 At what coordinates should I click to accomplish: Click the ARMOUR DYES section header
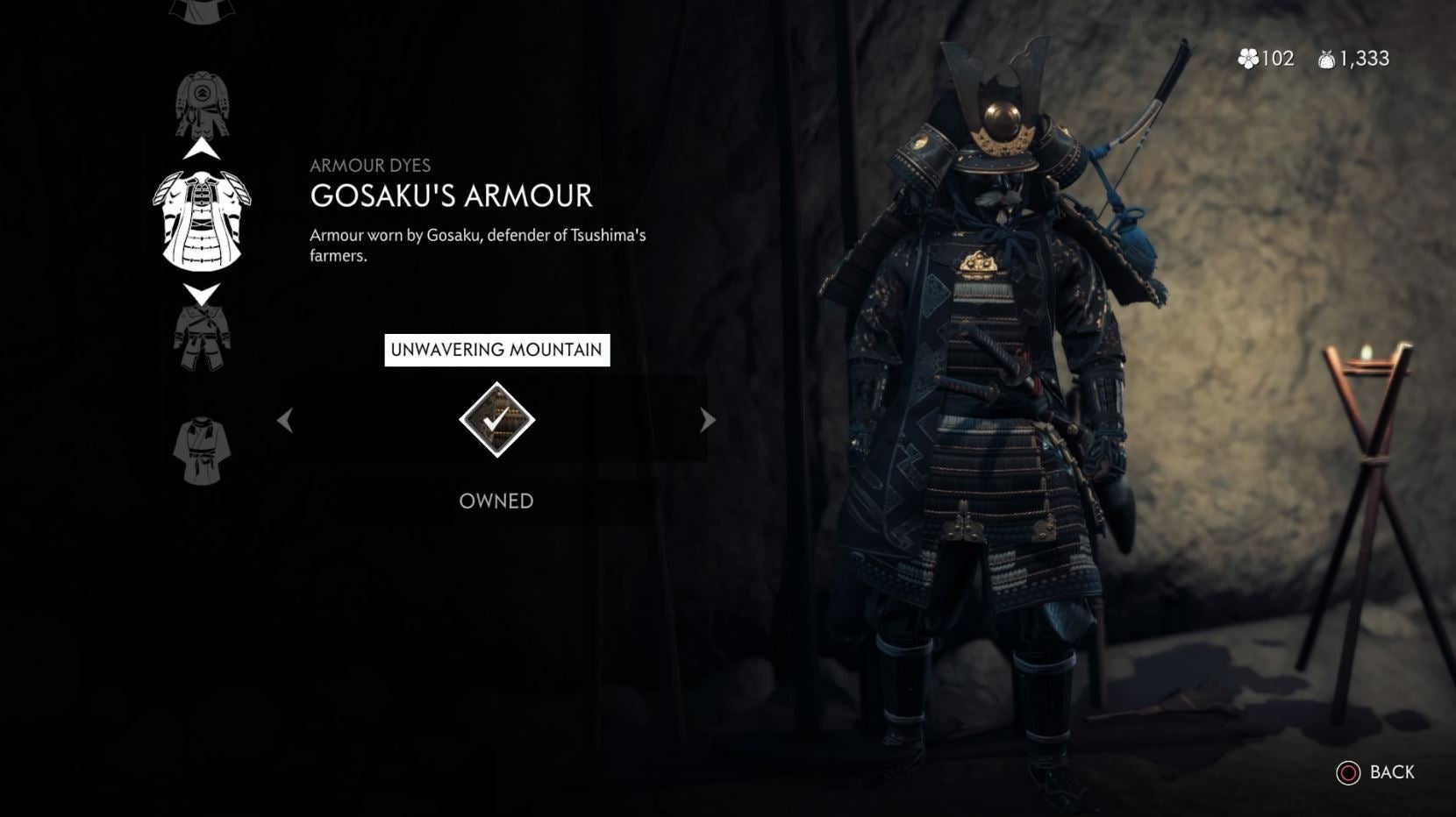(x=372, y=165)
